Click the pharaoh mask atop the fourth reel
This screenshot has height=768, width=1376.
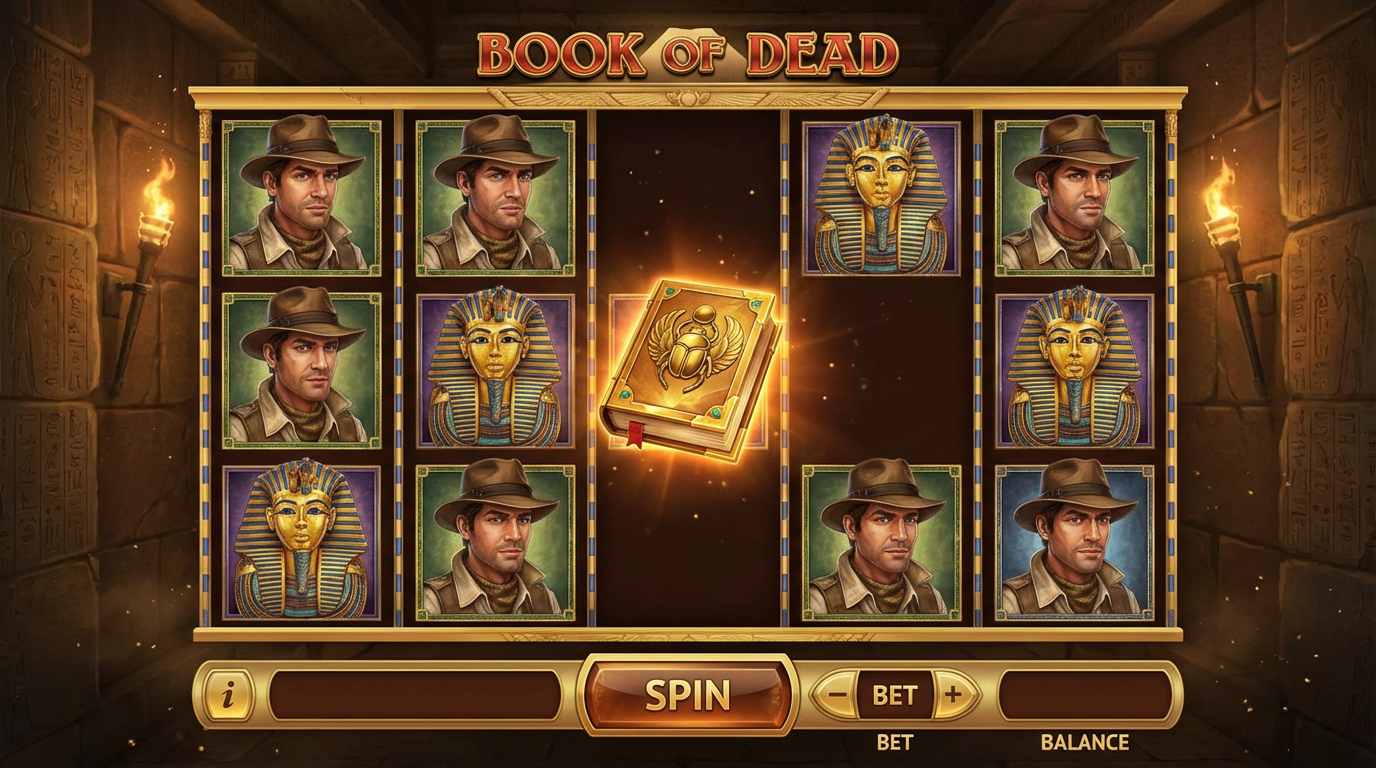coord(878,200)
